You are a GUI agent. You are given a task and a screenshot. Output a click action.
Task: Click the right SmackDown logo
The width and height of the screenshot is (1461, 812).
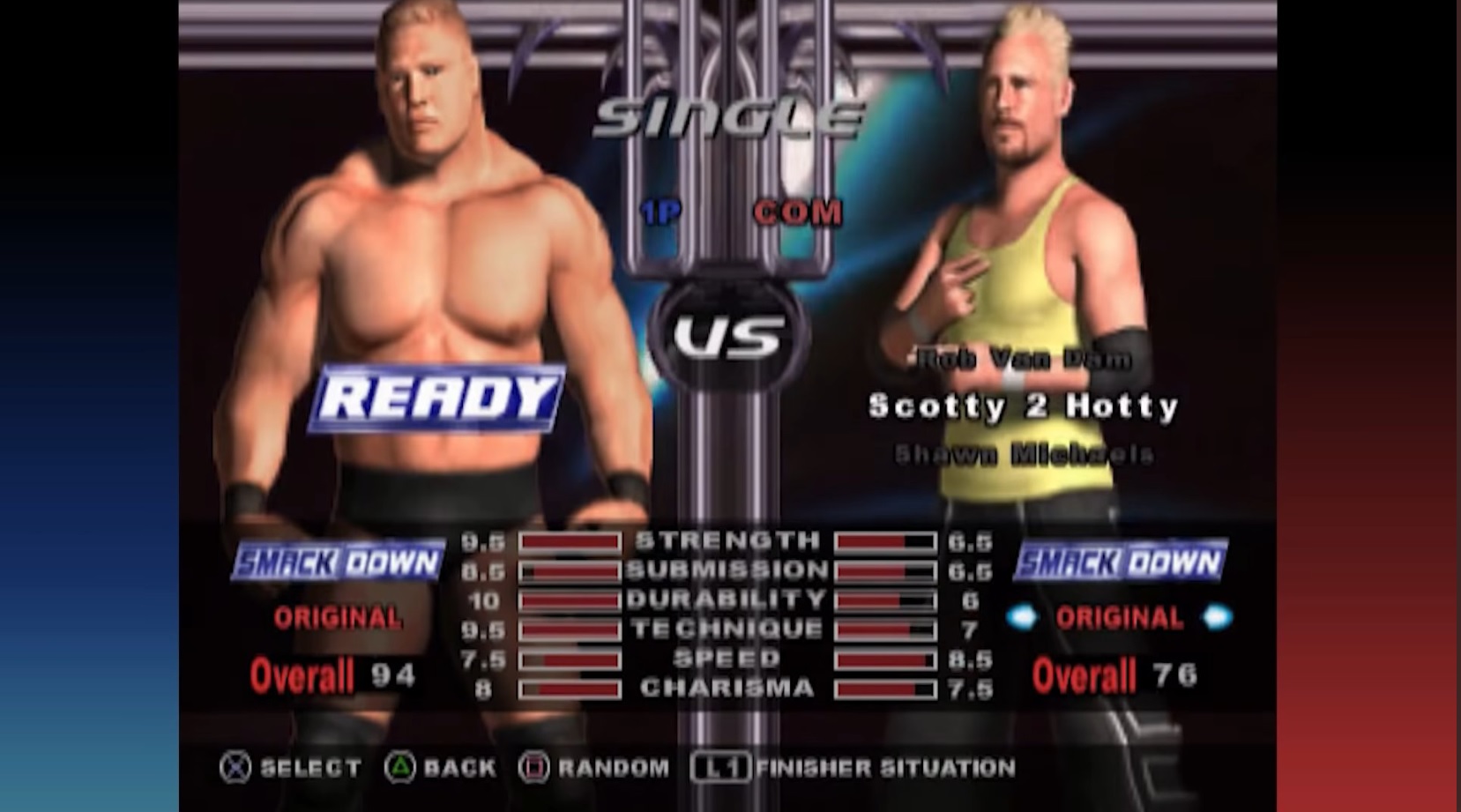coord(1119,562)
